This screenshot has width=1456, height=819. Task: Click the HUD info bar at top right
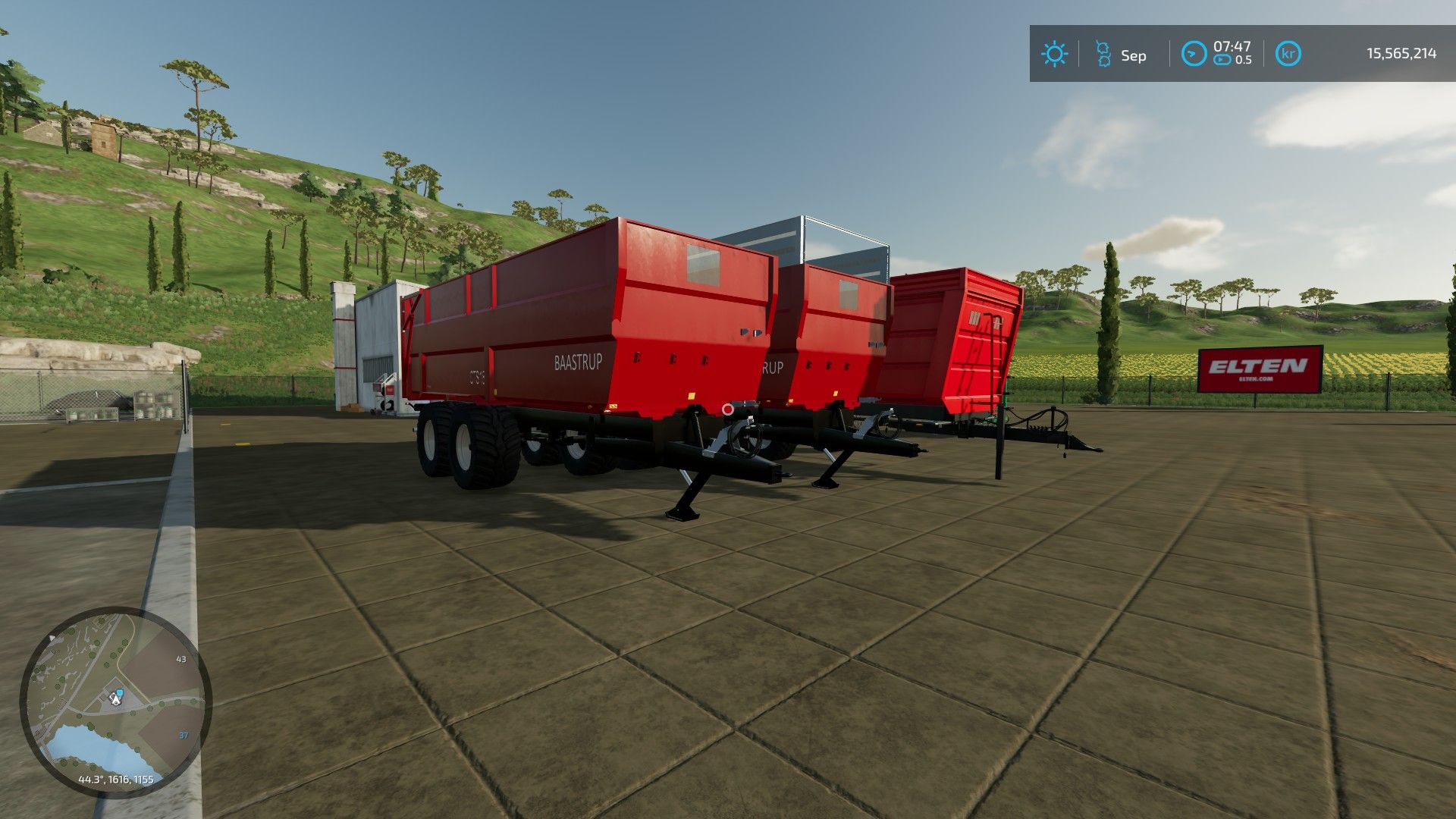(1244, 53)
